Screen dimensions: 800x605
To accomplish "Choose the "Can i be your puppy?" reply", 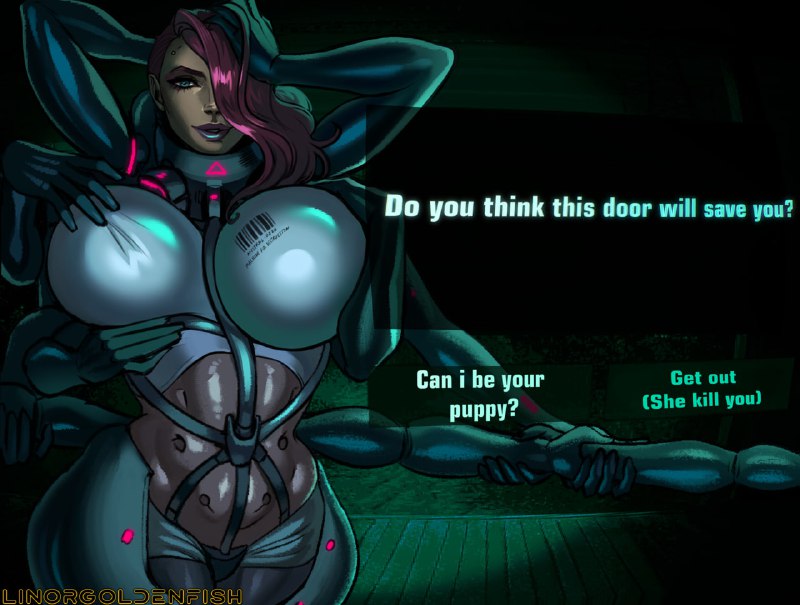I will coord(480,394).
